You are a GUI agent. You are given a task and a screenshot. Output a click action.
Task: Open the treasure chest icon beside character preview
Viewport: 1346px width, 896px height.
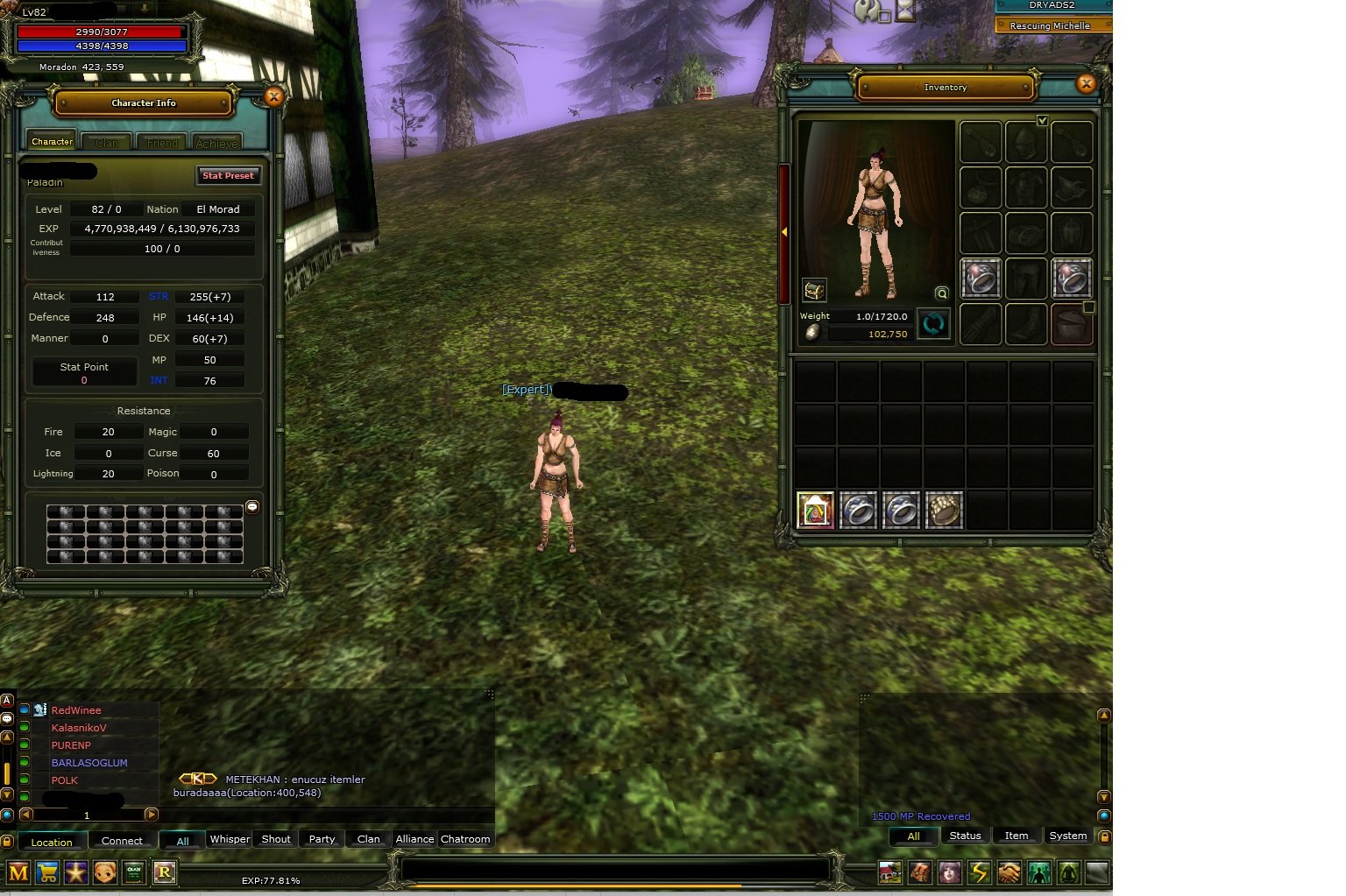814,290
